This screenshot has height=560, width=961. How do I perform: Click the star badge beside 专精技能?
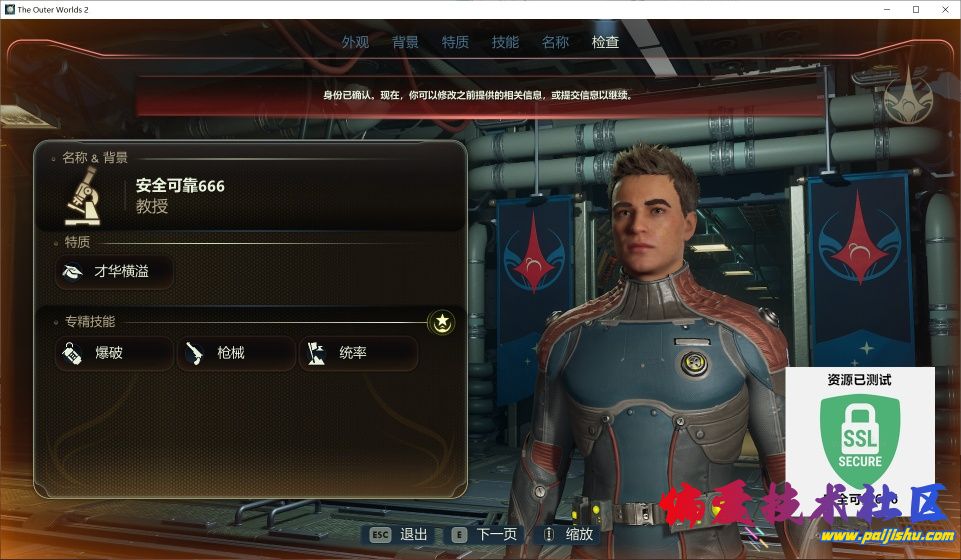click(441, 322)
